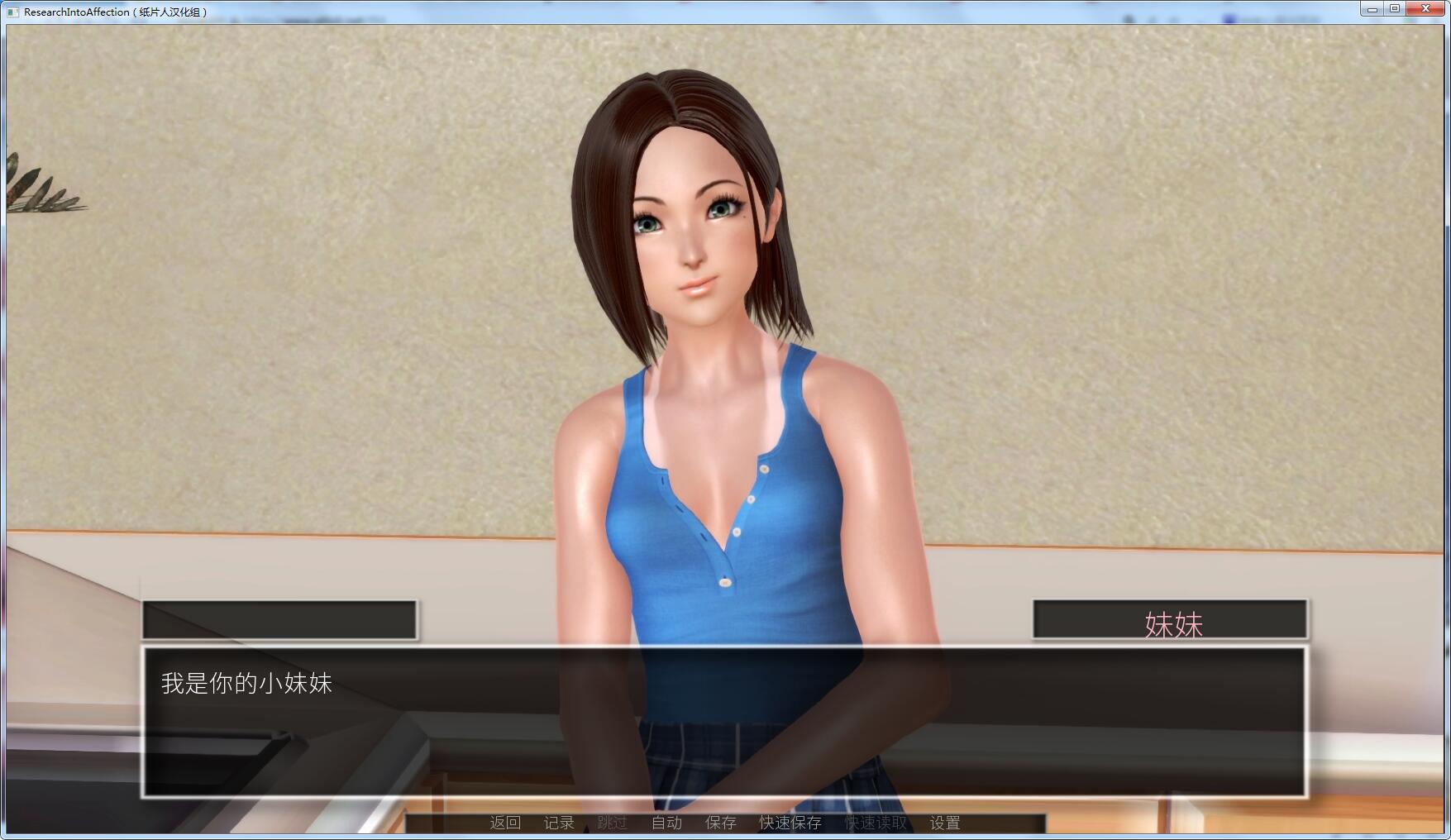Click the empty dark side-image frame
Viewport: 1451px width, 840px height.
coord(279,618)
